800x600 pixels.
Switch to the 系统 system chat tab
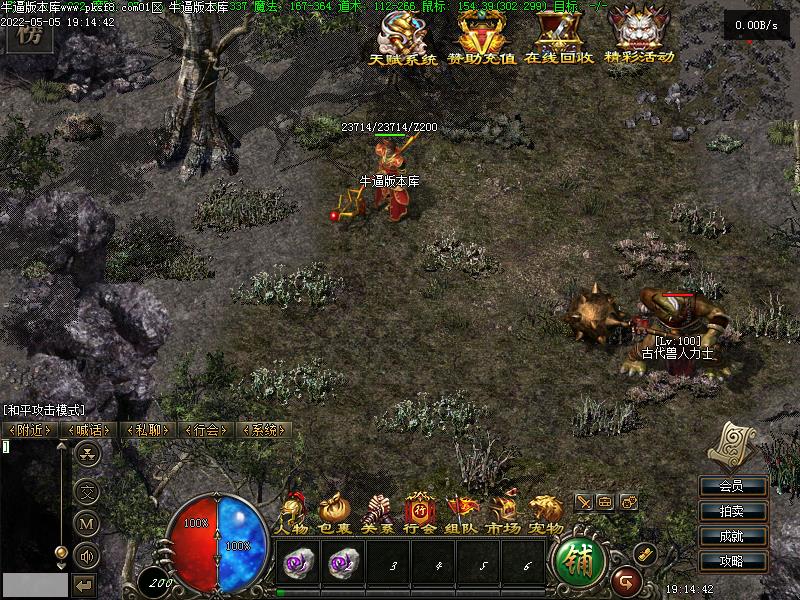coord(264,430)
